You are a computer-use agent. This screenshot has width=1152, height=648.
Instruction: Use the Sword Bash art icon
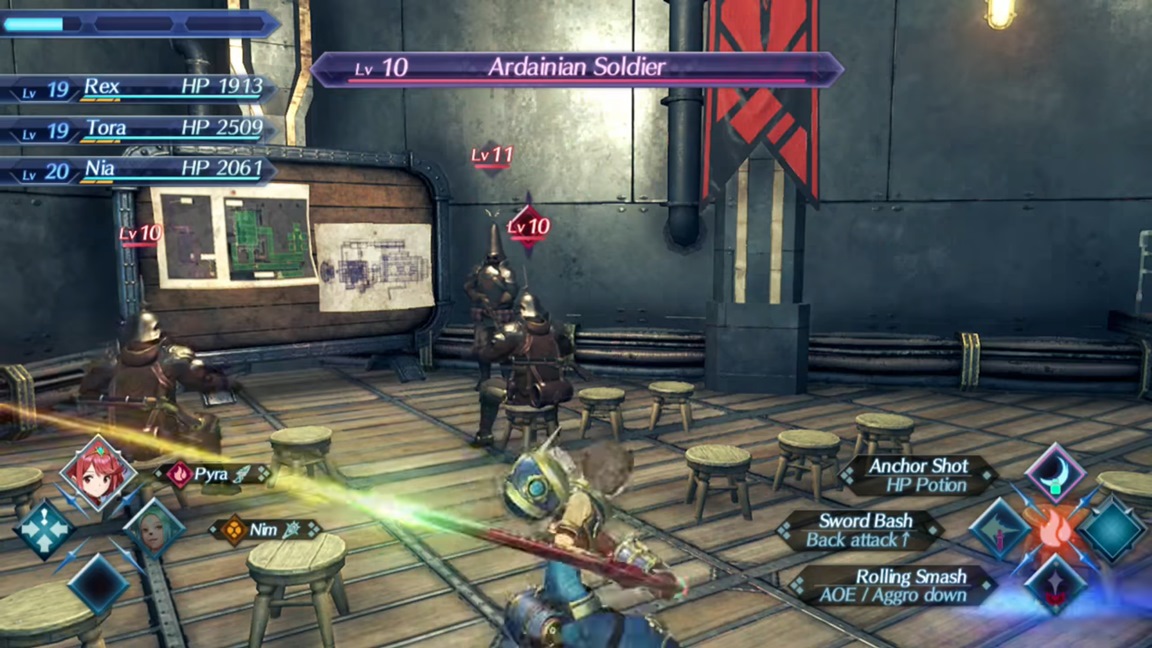click(999, 528)
